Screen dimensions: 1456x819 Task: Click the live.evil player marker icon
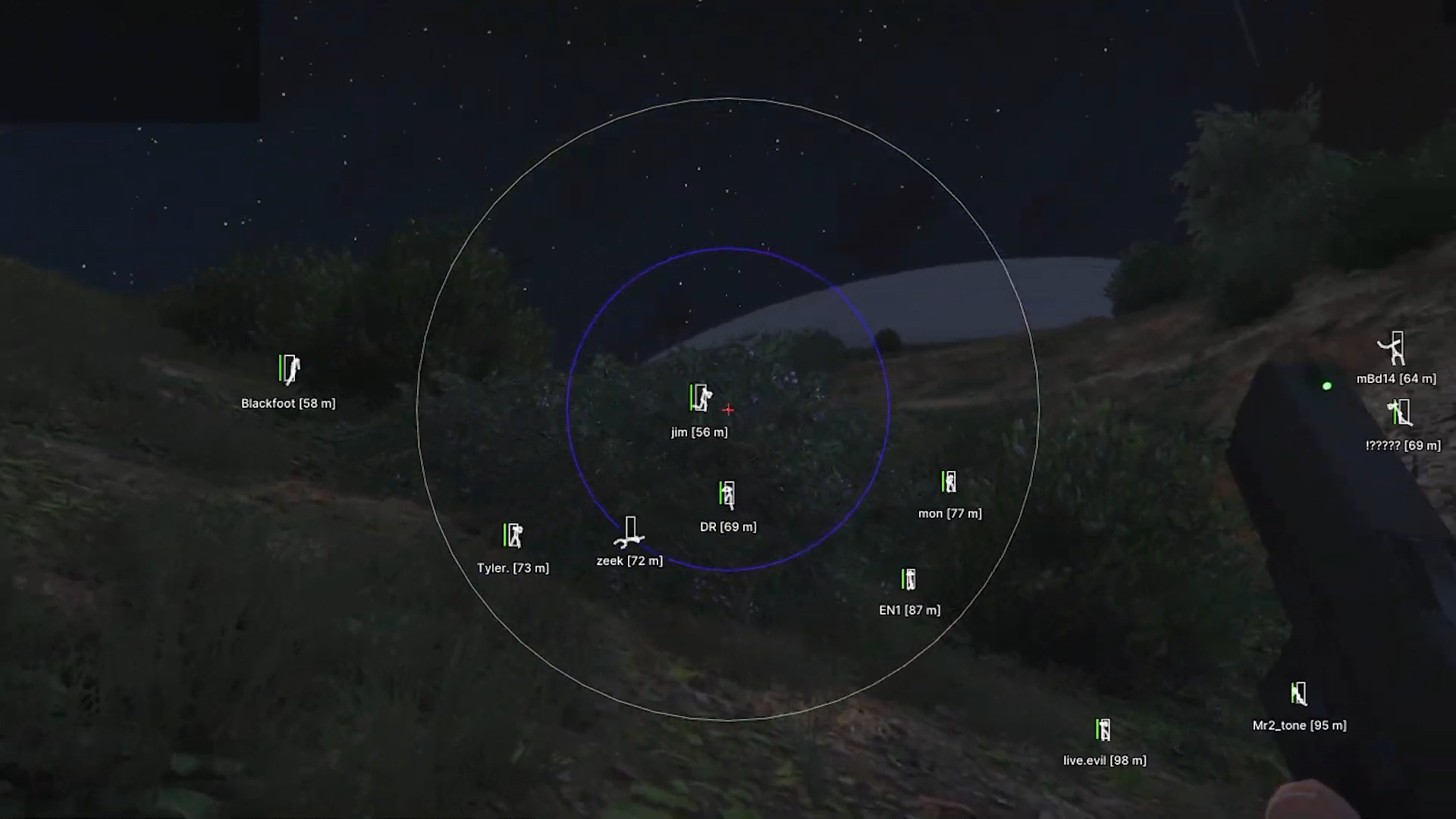pos(1103,730)
